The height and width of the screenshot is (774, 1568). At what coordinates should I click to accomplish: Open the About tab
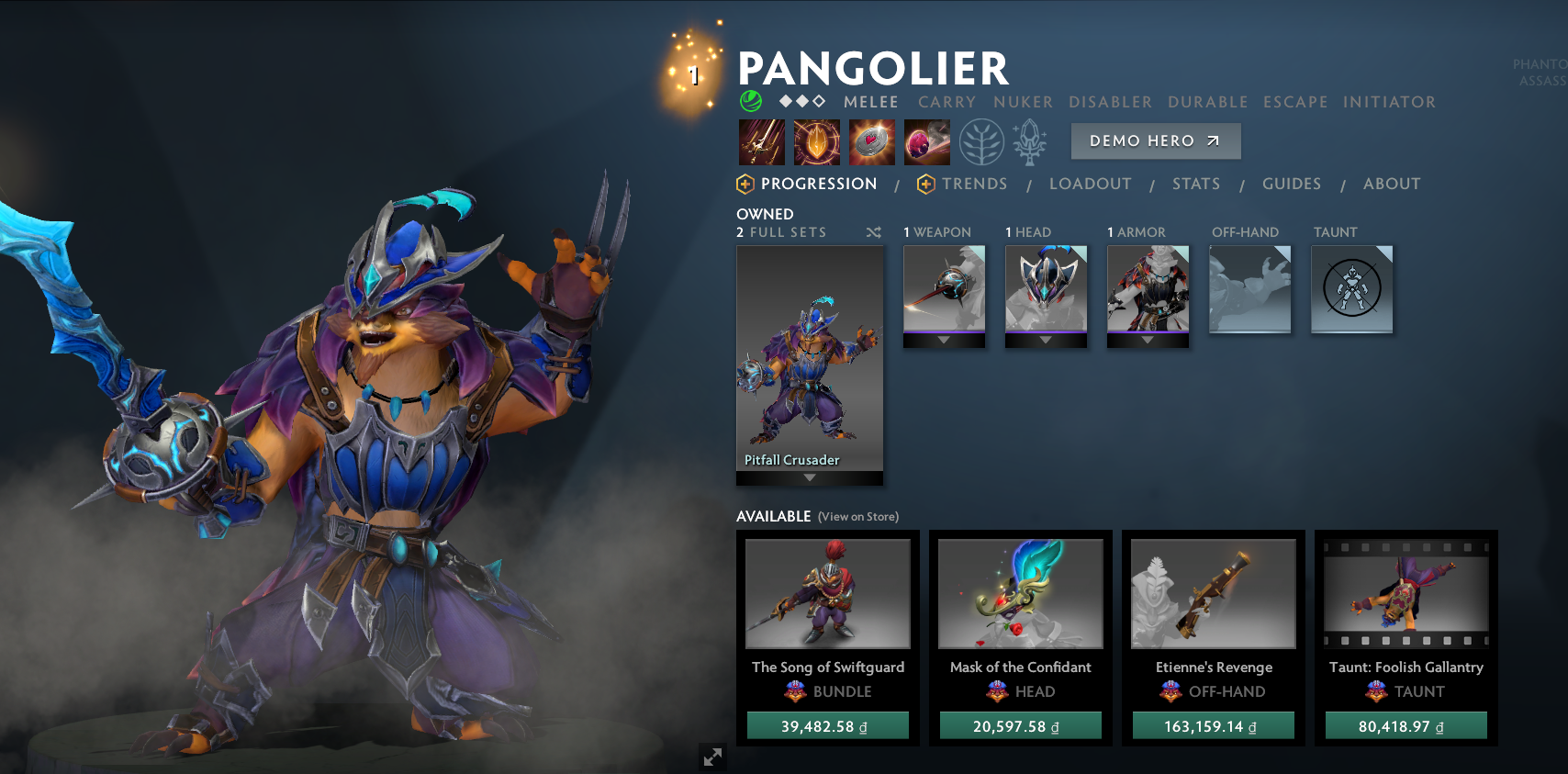coord(1391,184)
